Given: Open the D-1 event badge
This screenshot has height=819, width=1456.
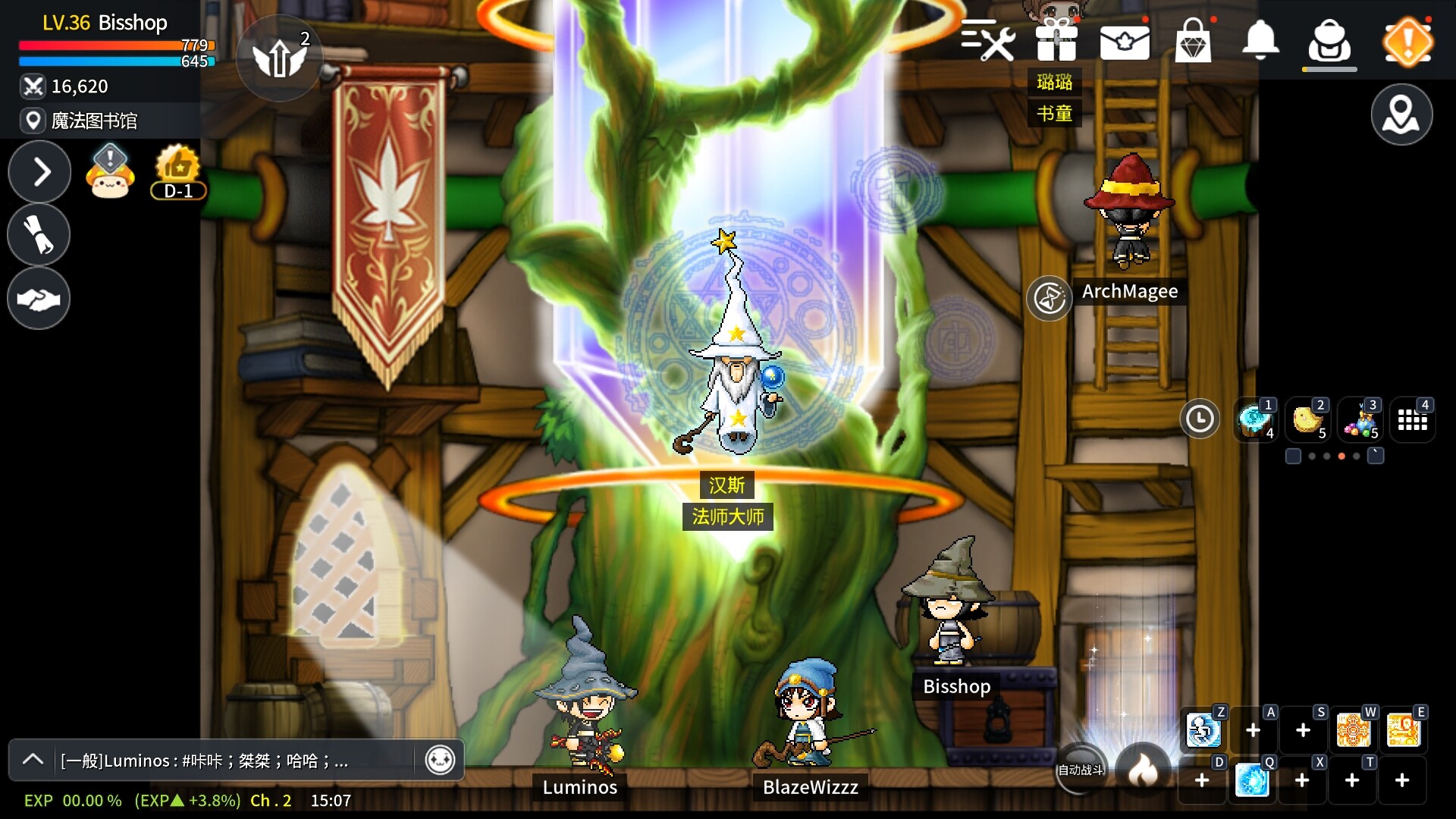Looking at the screenshot, I should pos(177,171).
